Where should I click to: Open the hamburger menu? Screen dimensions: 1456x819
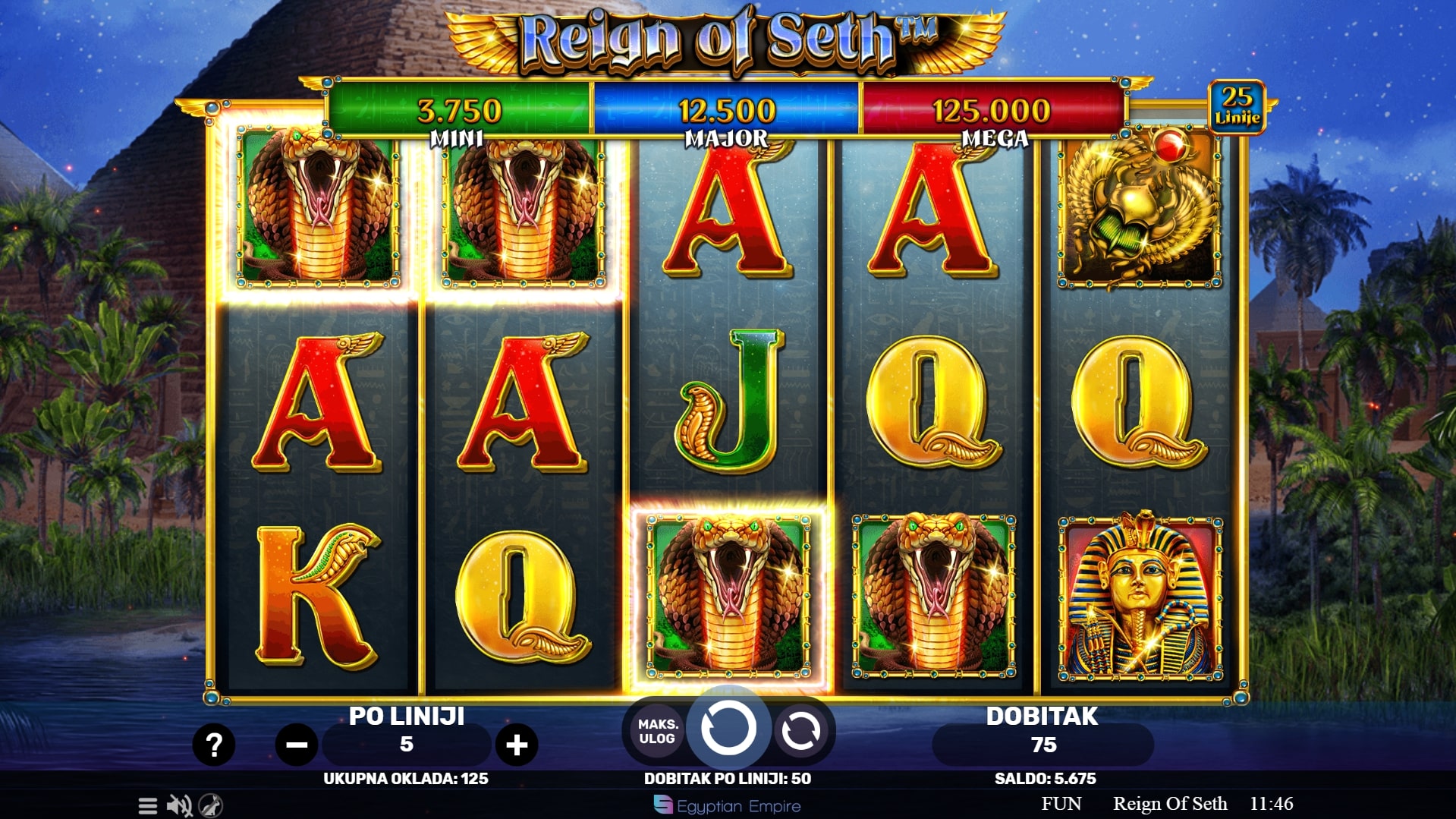[148, 805]
